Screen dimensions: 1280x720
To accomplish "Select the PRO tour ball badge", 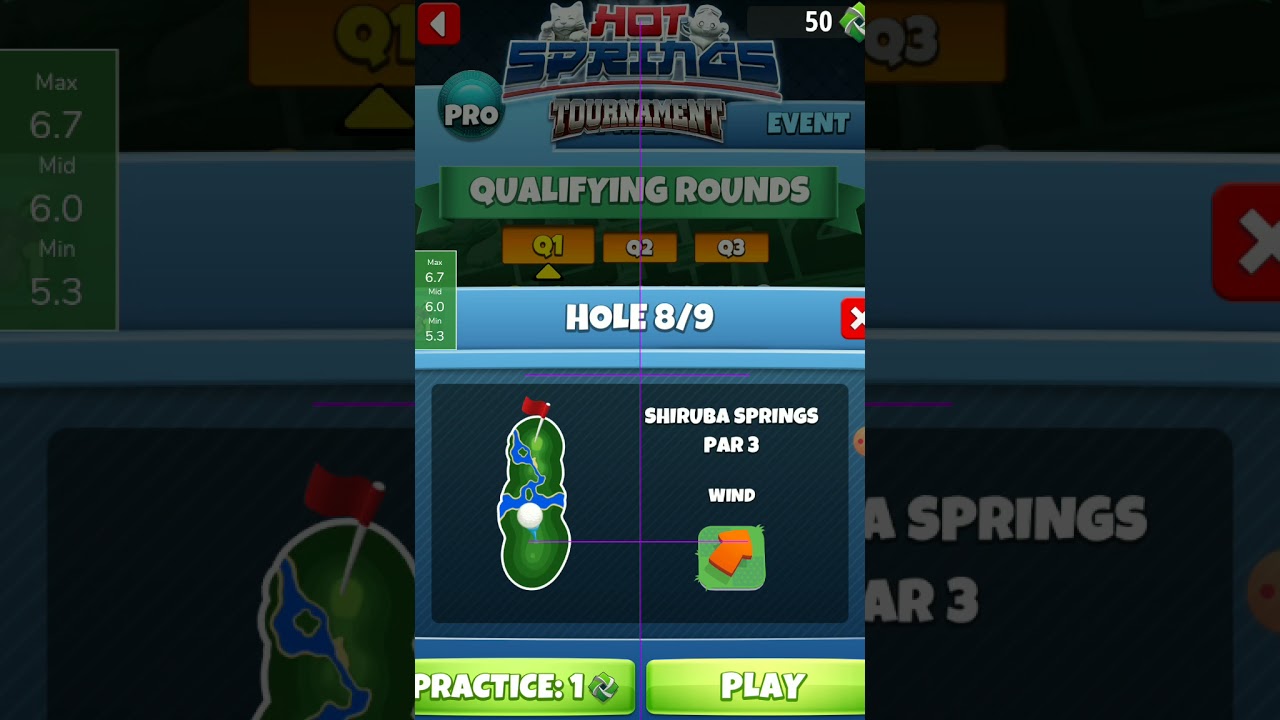I will coord(471,106).
